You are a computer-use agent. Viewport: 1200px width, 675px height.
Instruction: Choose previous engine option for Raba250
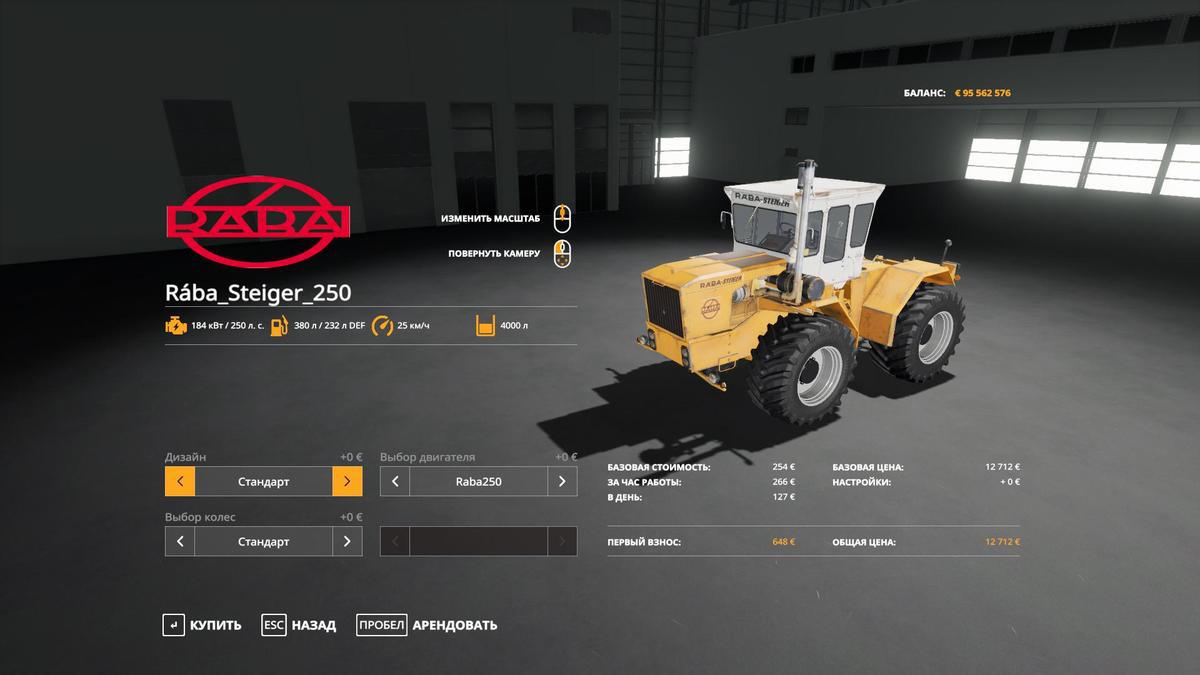[395, 481]
